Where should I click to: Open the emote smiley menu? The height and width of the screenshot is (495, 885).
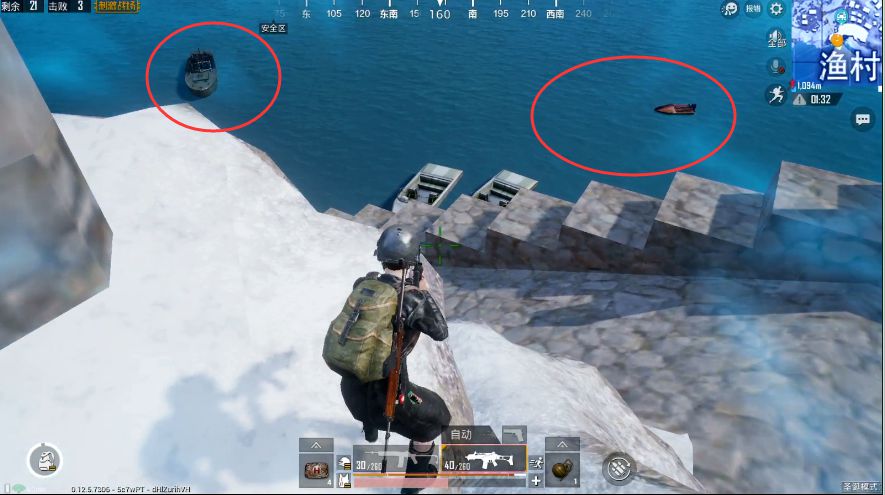731,9
